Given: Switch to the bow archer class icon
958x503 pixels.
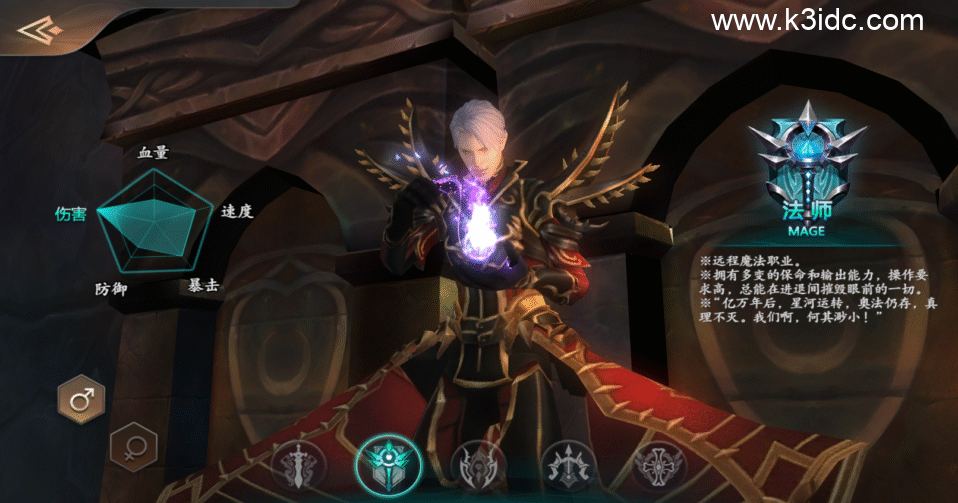Looking at the screenshot, I should click(569, 468).
